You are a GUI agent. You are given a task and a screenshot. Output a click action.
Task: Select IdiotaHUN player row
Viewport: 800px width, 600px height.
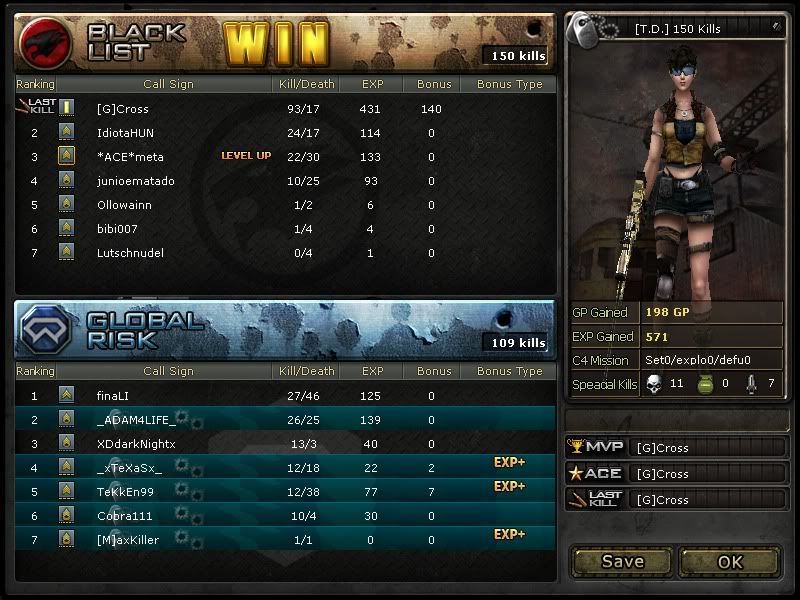[x=126, y=133]
